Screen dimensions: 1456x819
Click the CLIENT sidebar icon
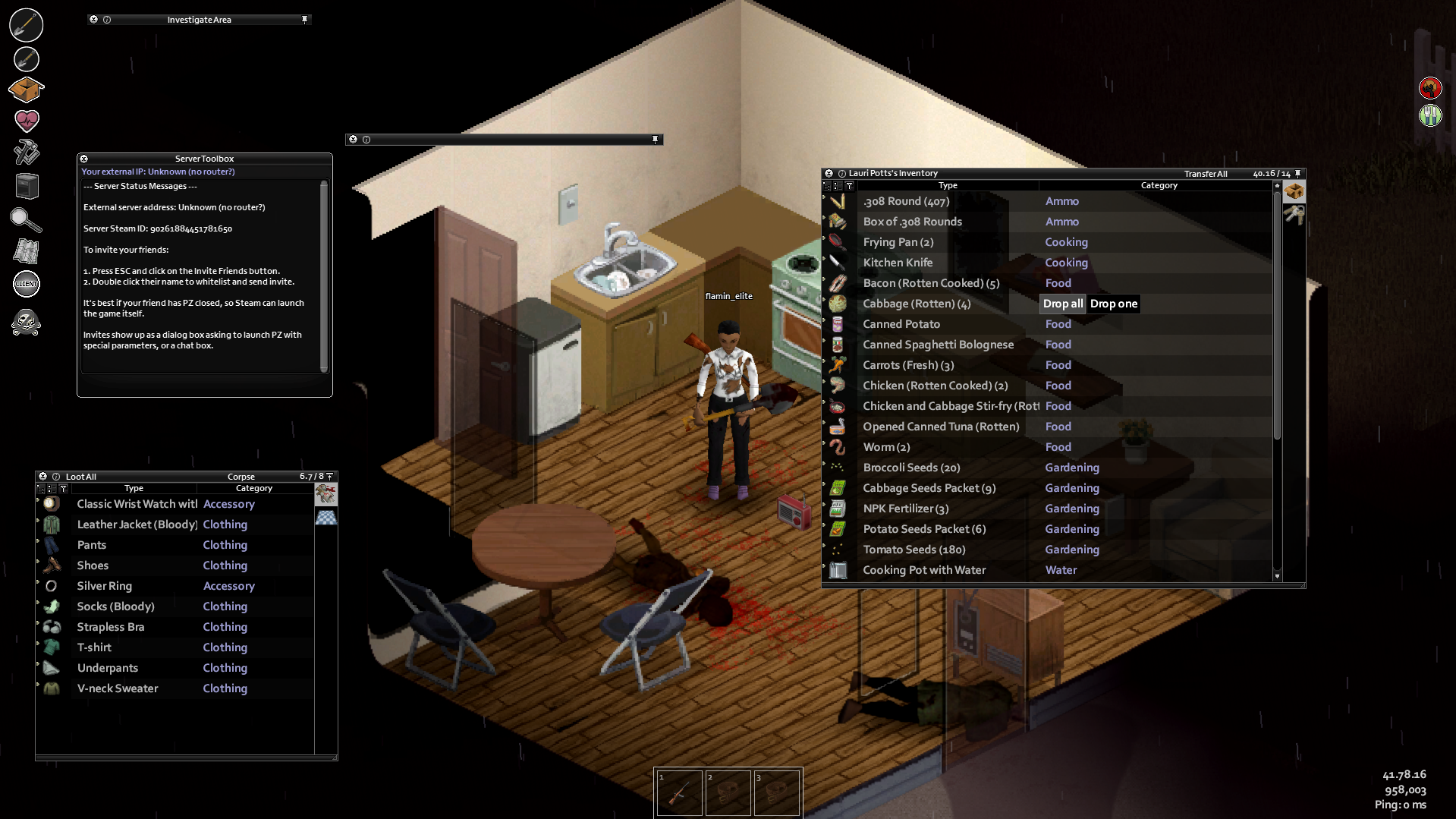[27, 284]
